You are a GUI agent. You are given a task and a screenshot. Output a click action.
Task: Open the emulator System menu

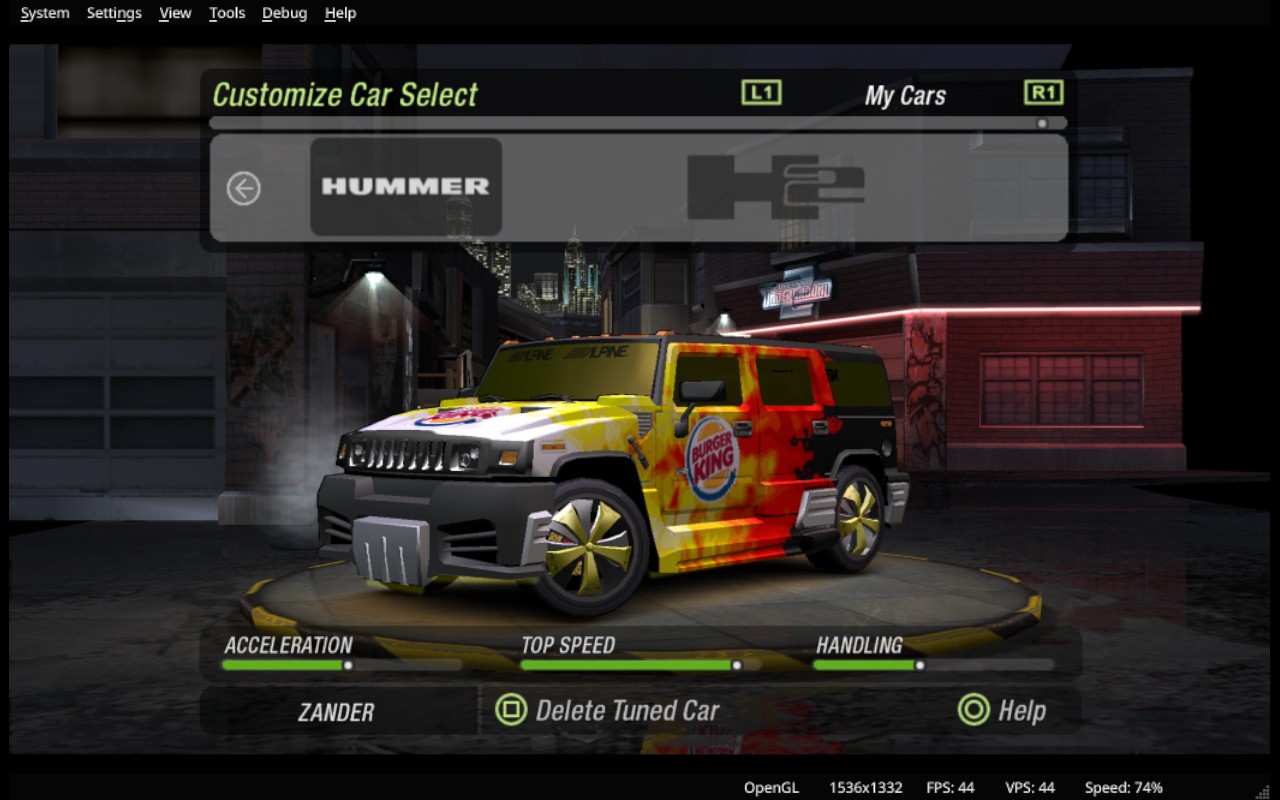45,13
